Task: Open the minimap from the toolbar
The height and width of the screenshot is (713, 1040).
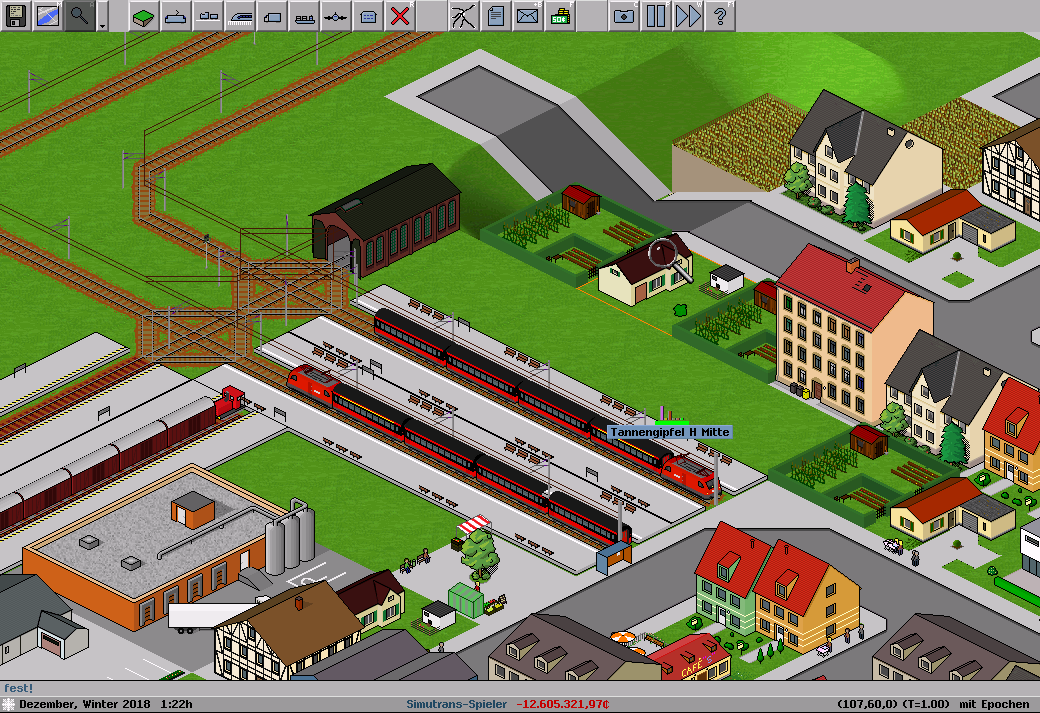Action: click(48, 16)
